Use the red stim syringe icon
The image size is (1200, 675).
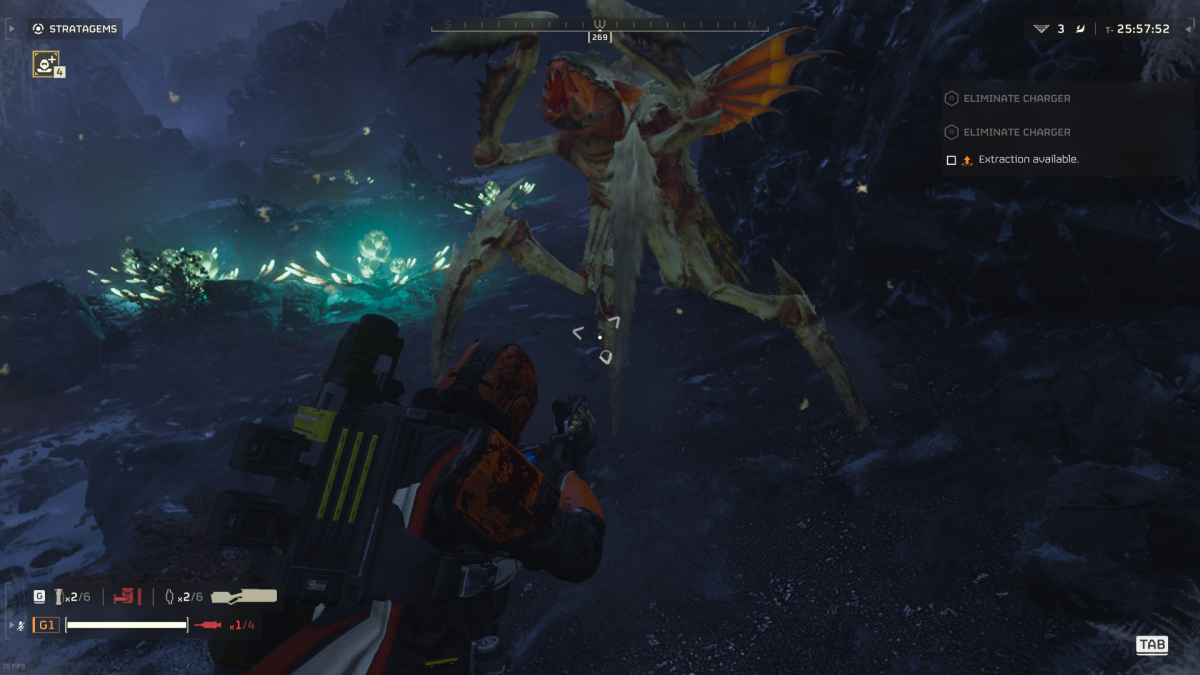pos(208,625)
